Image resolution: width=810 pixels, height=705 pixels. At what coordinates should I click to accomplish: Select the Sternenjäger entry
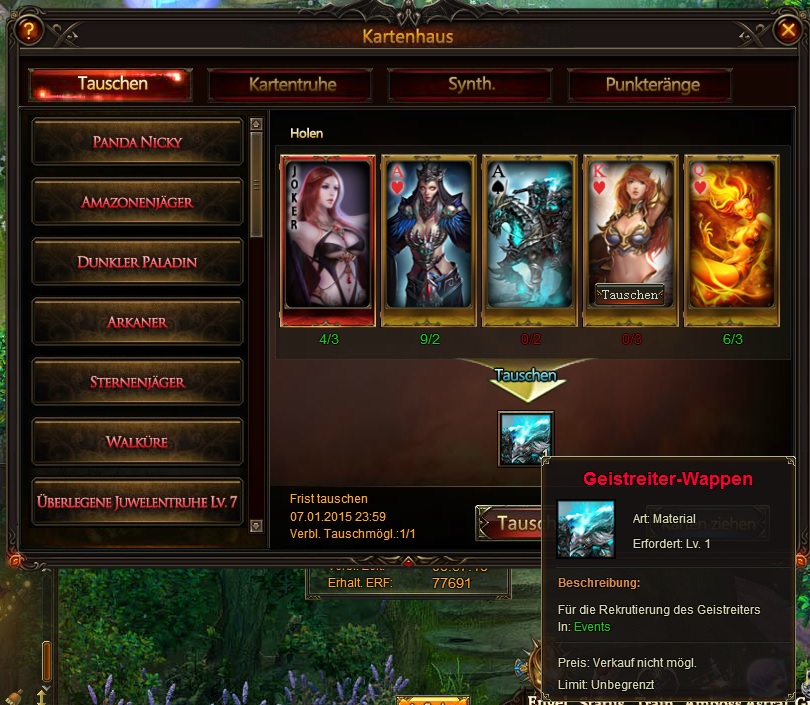pyautogui.click(x=137, y=382)
